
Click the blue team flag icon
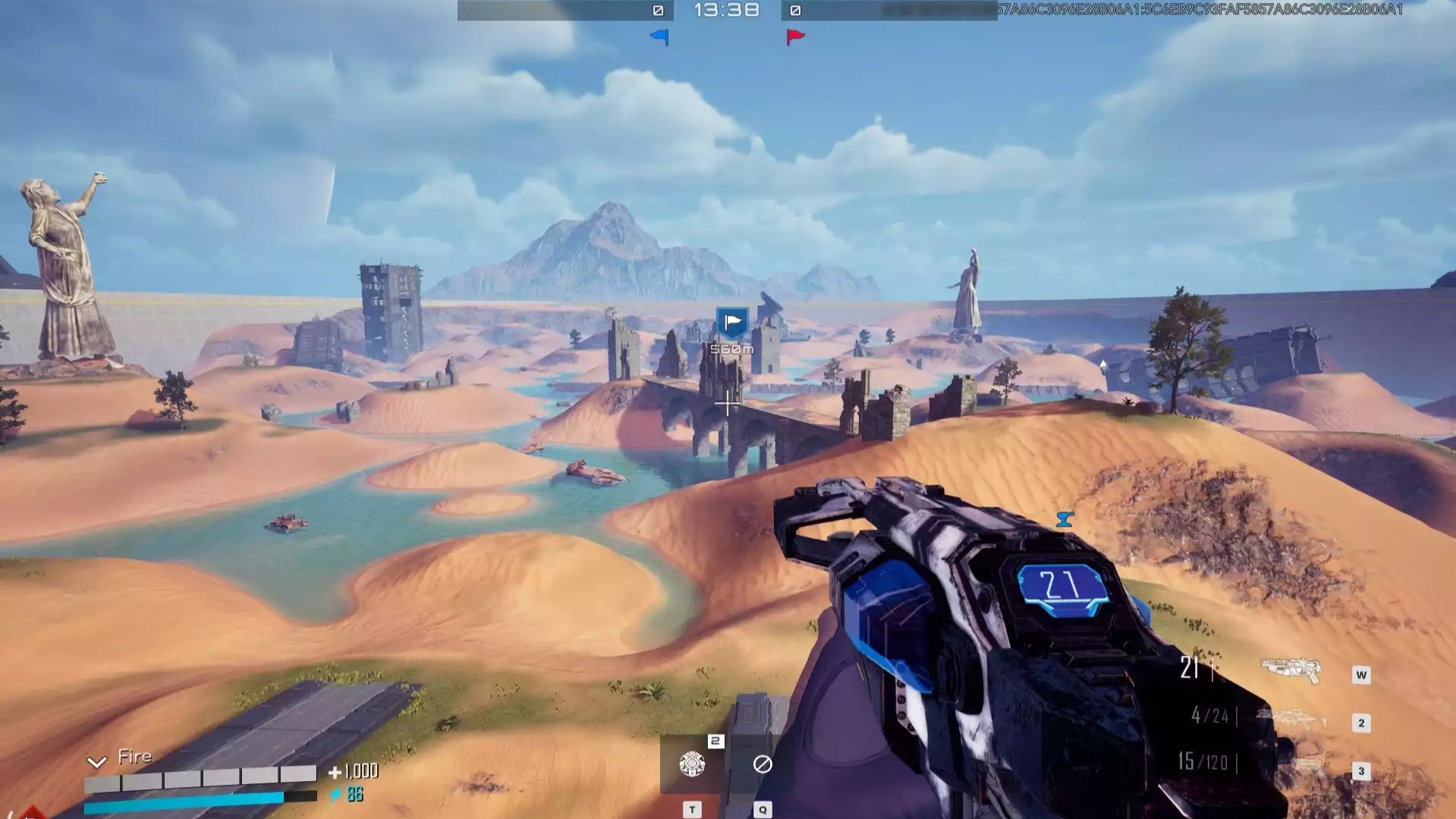[659, 36]
